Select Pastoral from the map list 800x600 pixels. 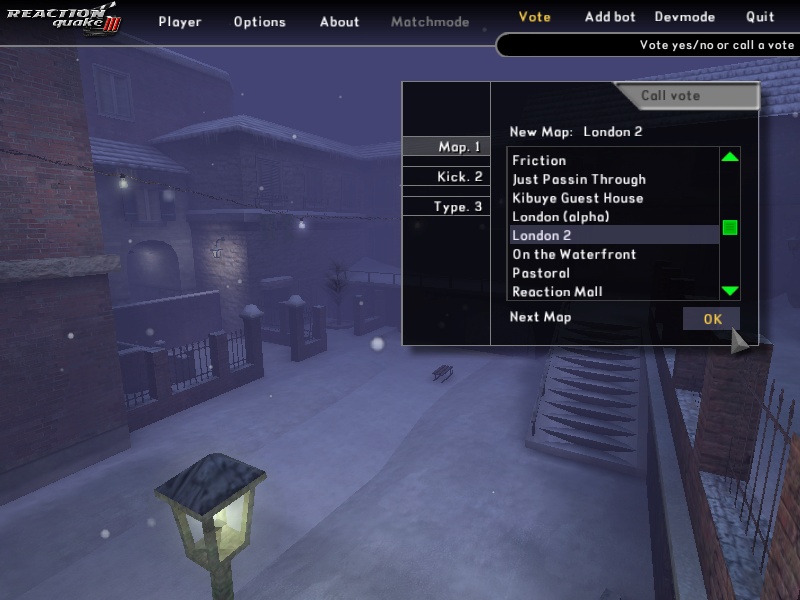click(541, 273)
